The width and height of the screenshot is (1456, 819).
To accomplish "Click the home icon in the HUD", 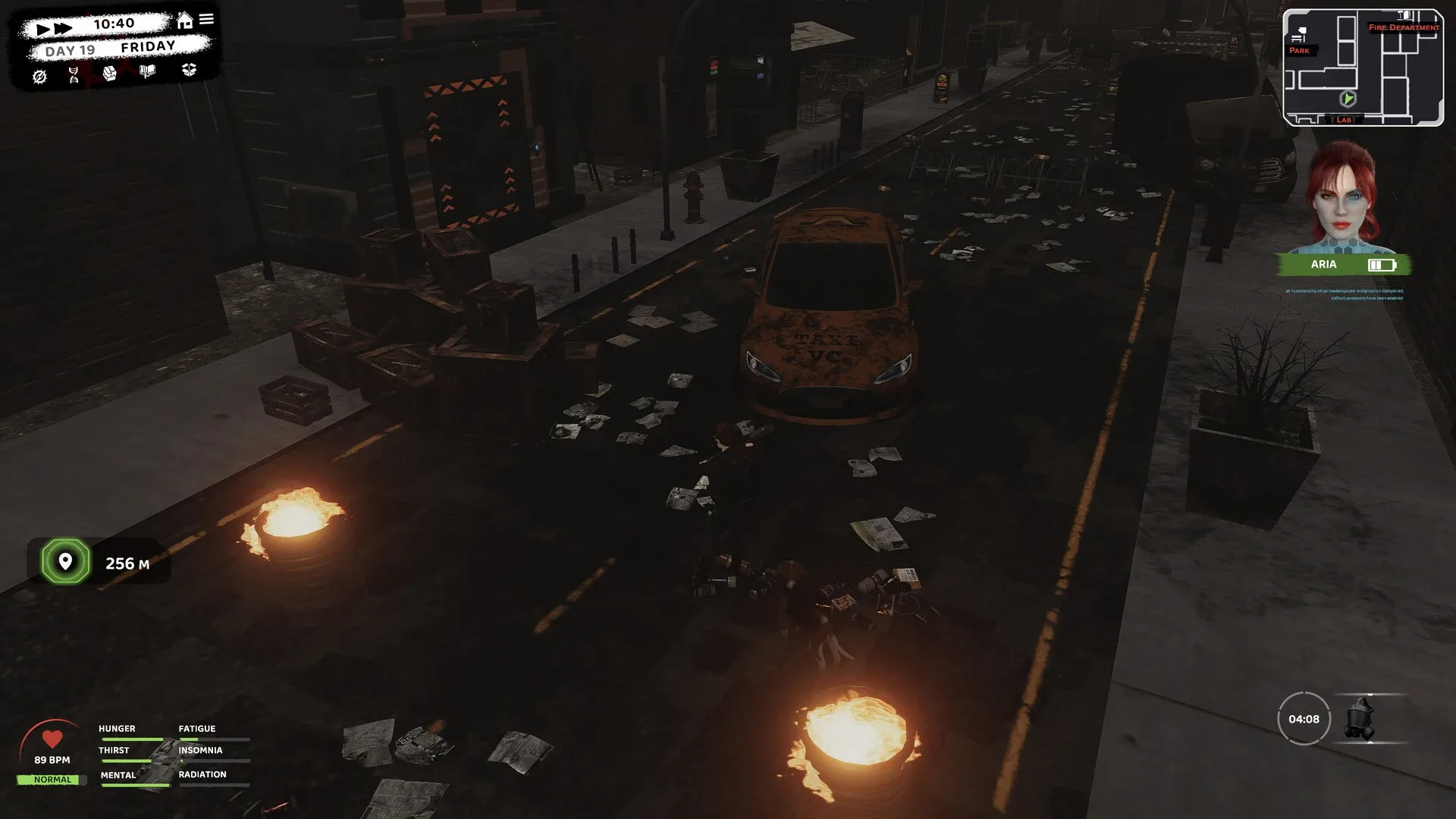I will (x=184, y=20).
